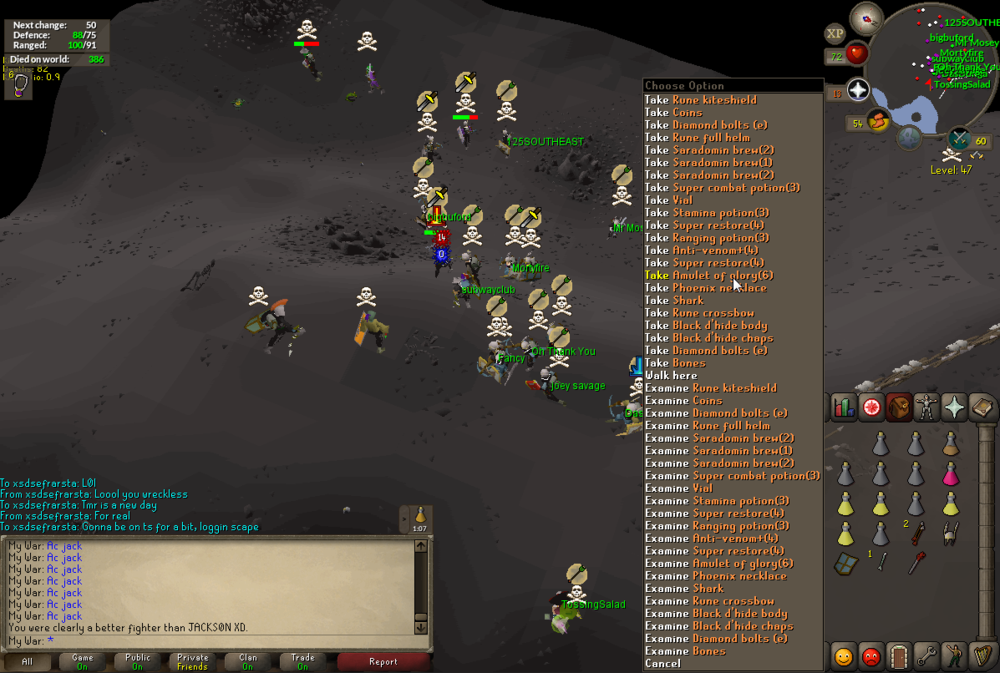Open the Report chat button
The image size is (1000, 673).
click(x=383, y=661)
